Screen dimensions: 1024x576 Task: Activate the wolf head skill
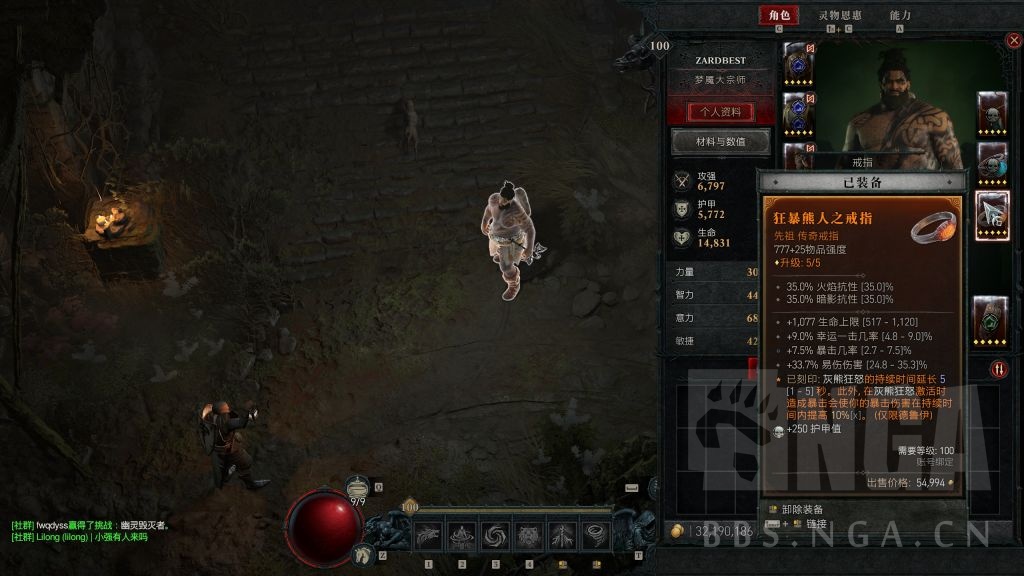[x=429, y=537]
